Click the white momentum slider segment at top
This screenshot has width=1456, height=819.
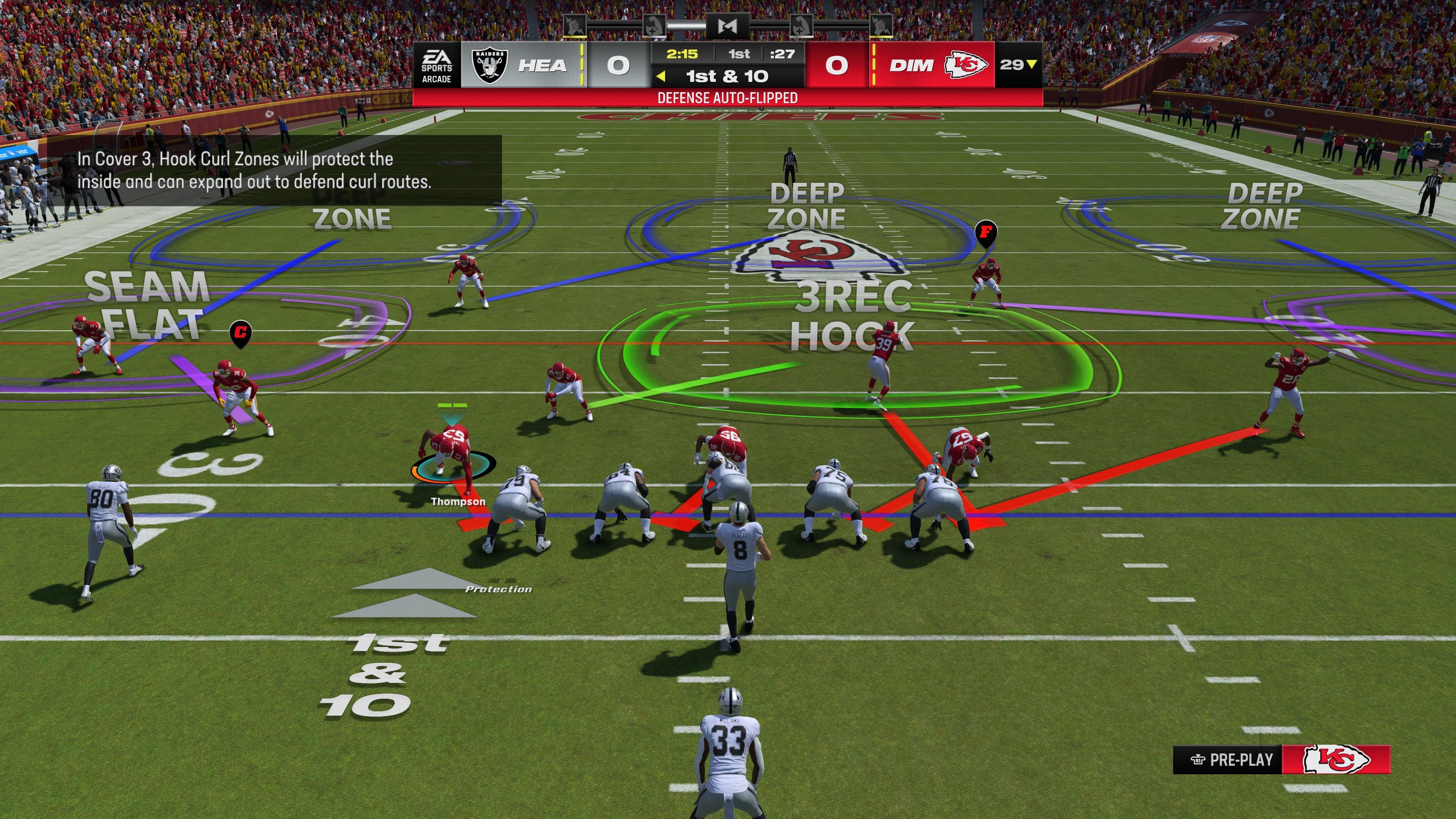pyautogui.click(x=687, y=25)
